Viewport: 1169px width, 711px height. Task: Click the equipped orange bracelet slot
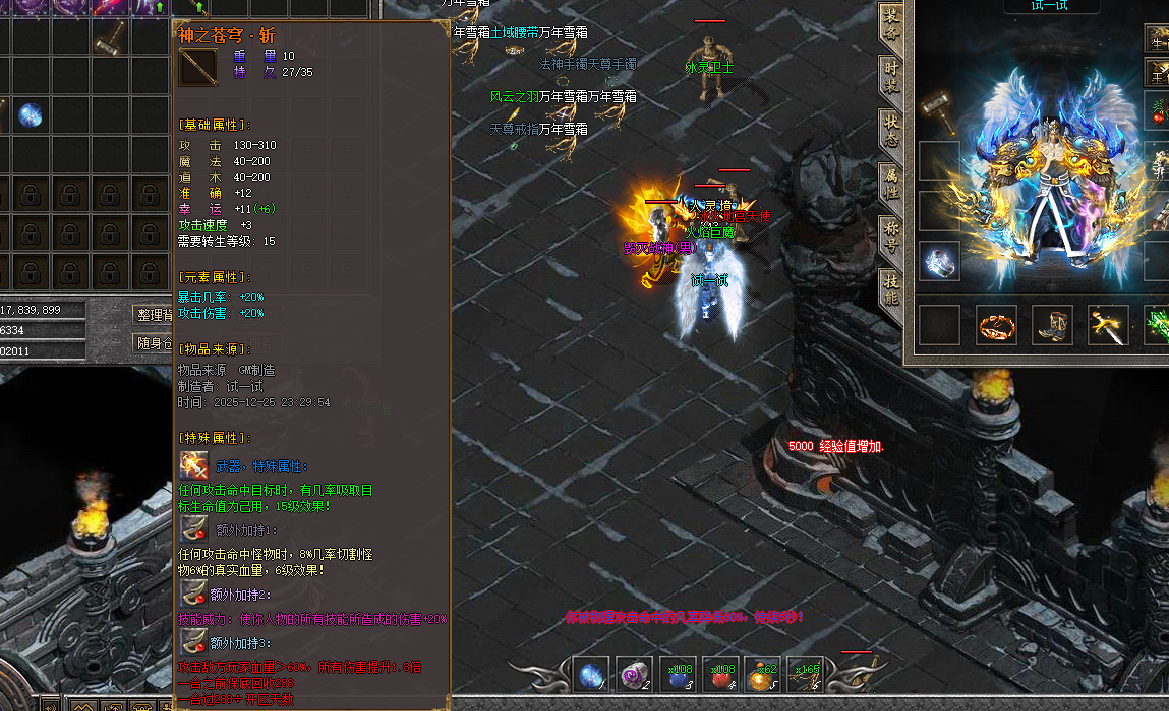point(996,326)
